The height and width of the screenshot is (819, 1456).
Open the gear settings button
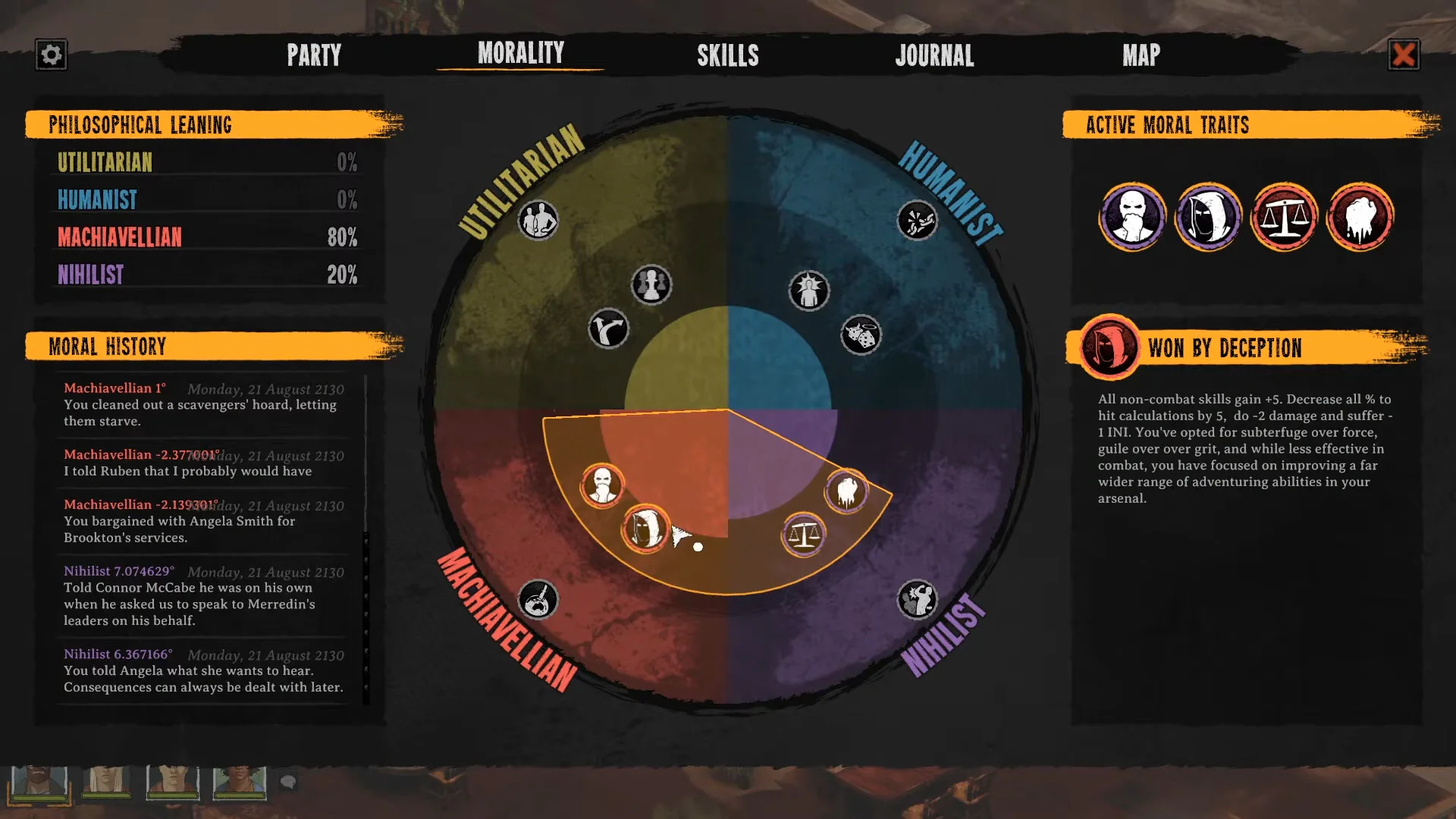(51, 55)
